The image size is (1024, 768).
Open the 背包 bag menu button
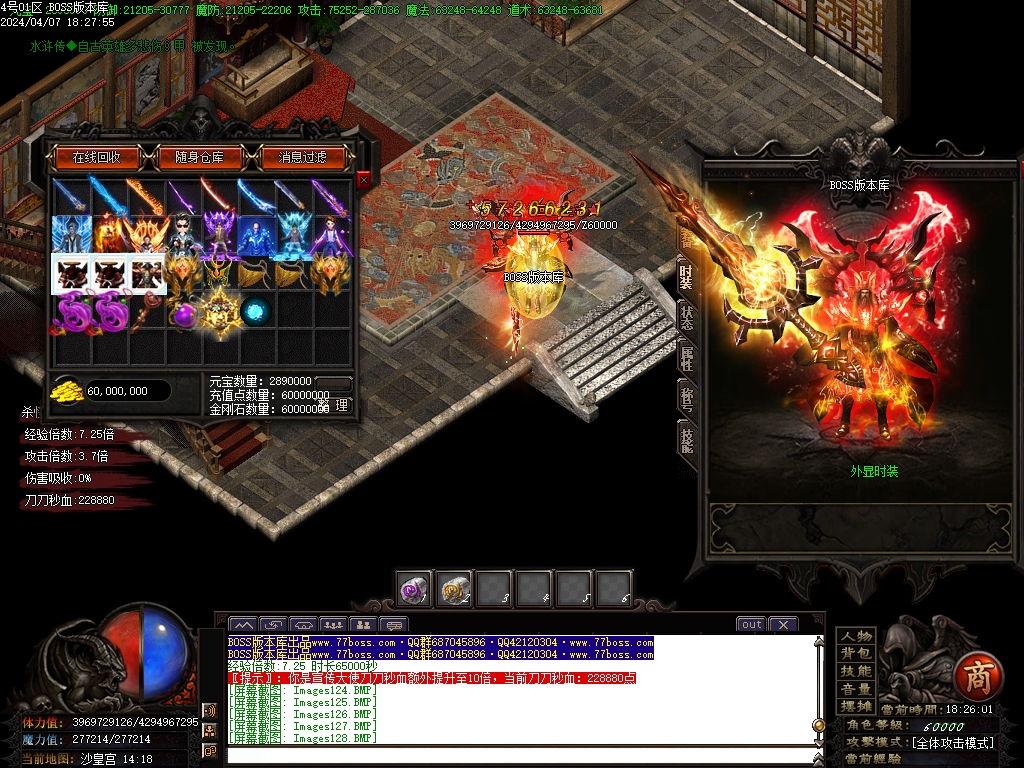[856, 654]
